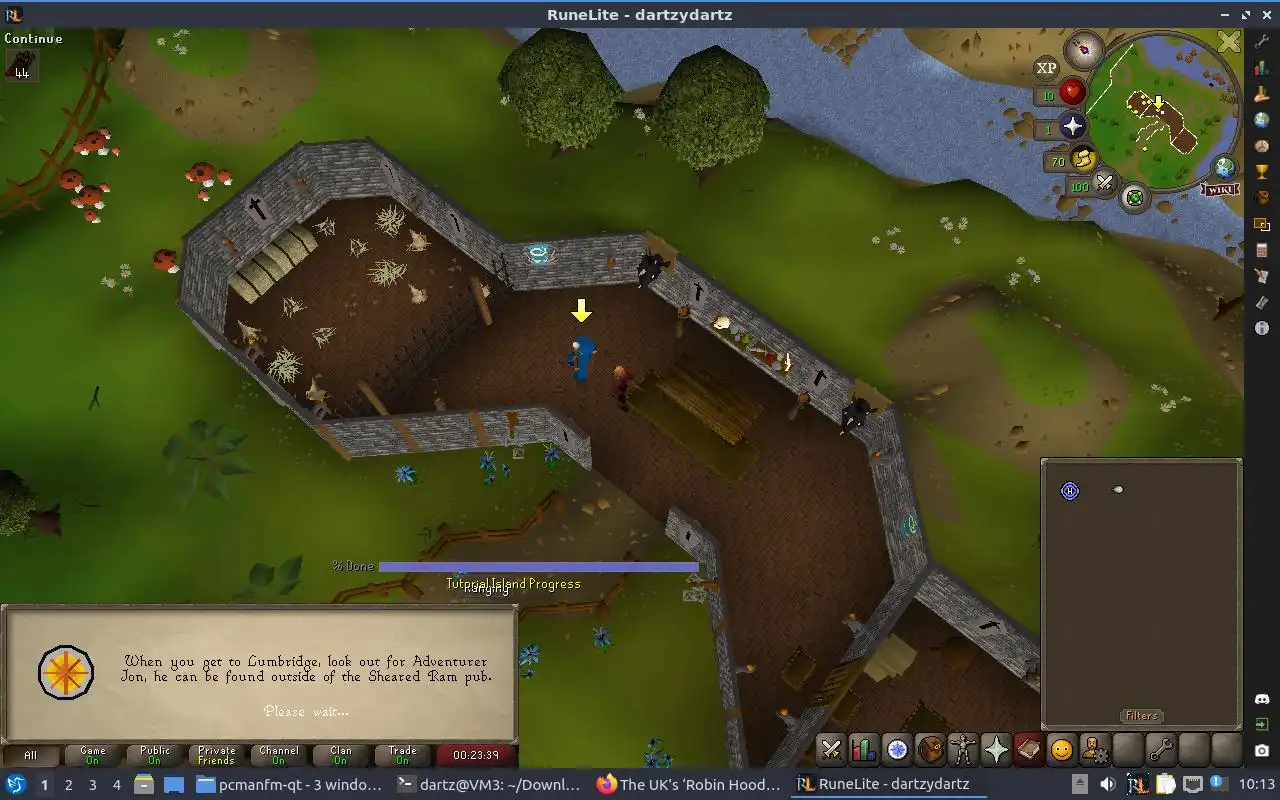
Task: Click the special attack sword orb
Action: pyautogui.click(x=1105, y=183)
